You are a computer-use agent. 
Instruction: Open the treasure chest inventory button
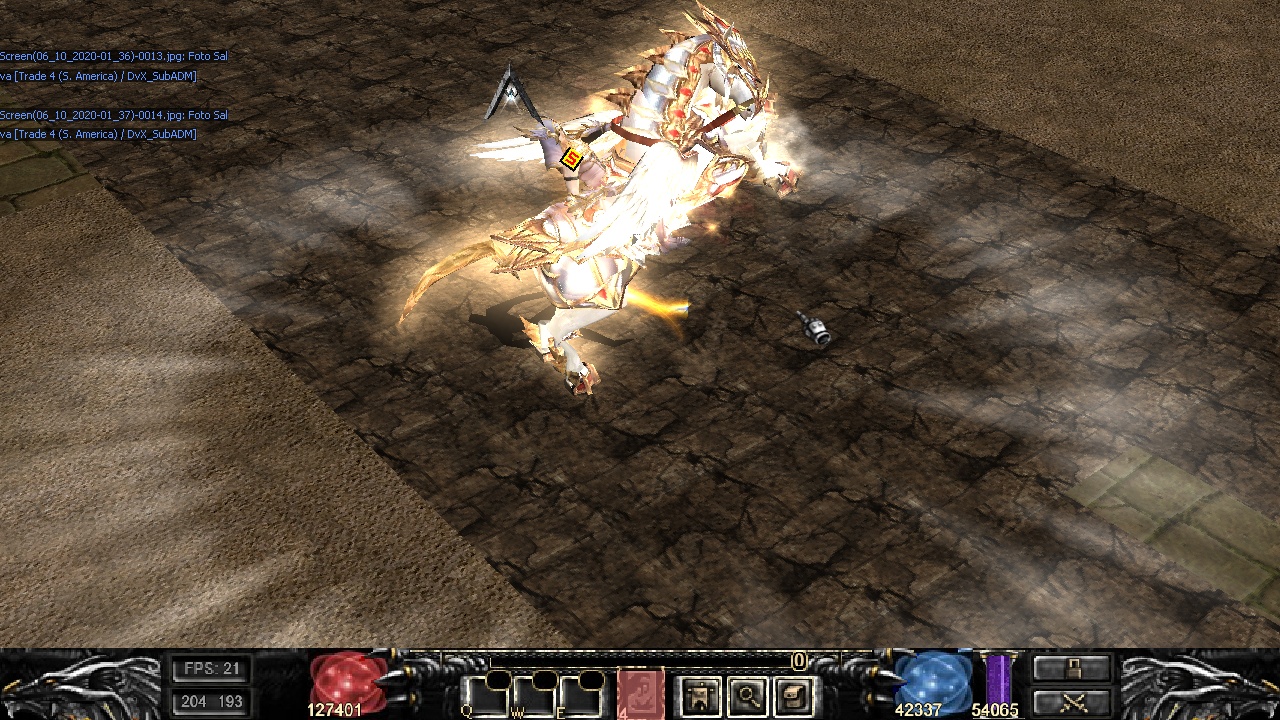[x=793, y=695]
